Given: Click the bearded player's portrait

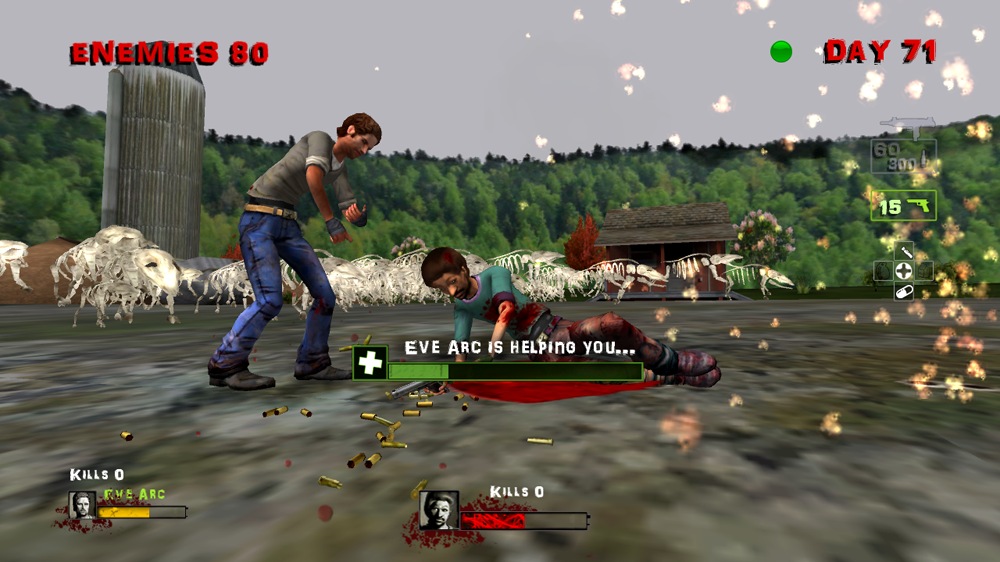Looking at the screenshot, I should (x=438, y=509).
